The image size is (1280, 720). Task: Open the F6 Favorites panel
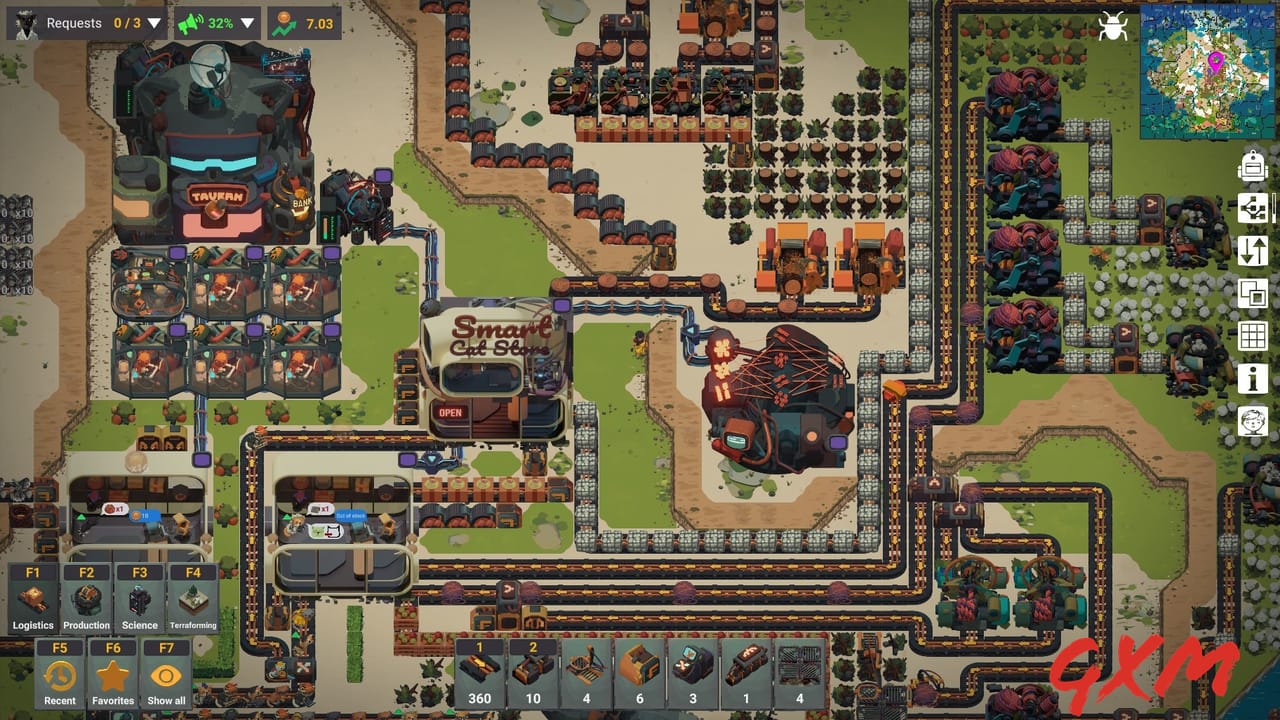tap(112, 677)
